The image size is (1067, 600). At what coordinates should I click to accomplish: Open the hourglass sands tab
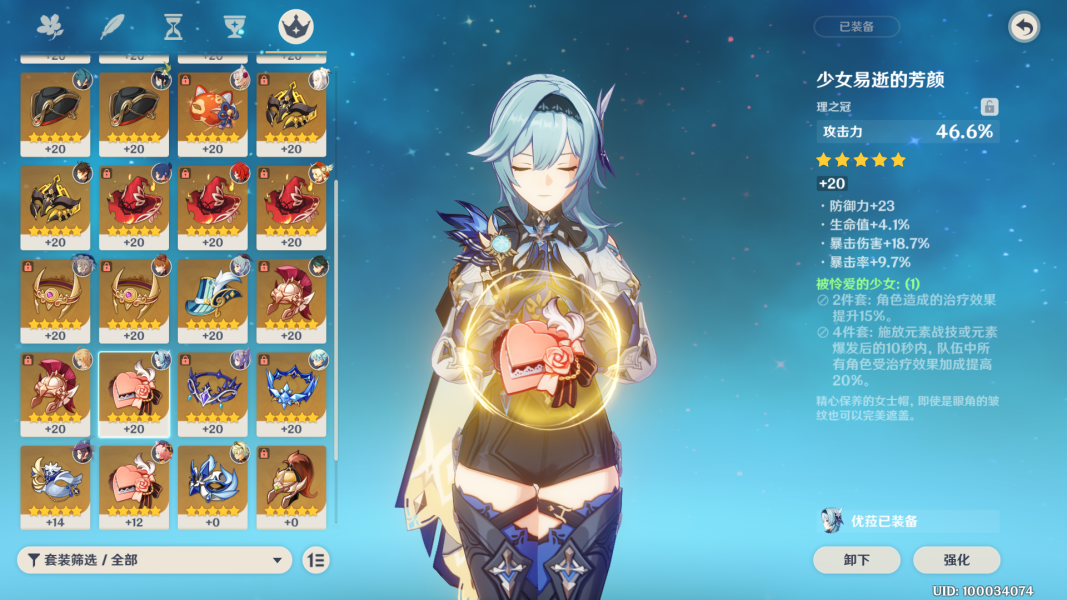173,27
